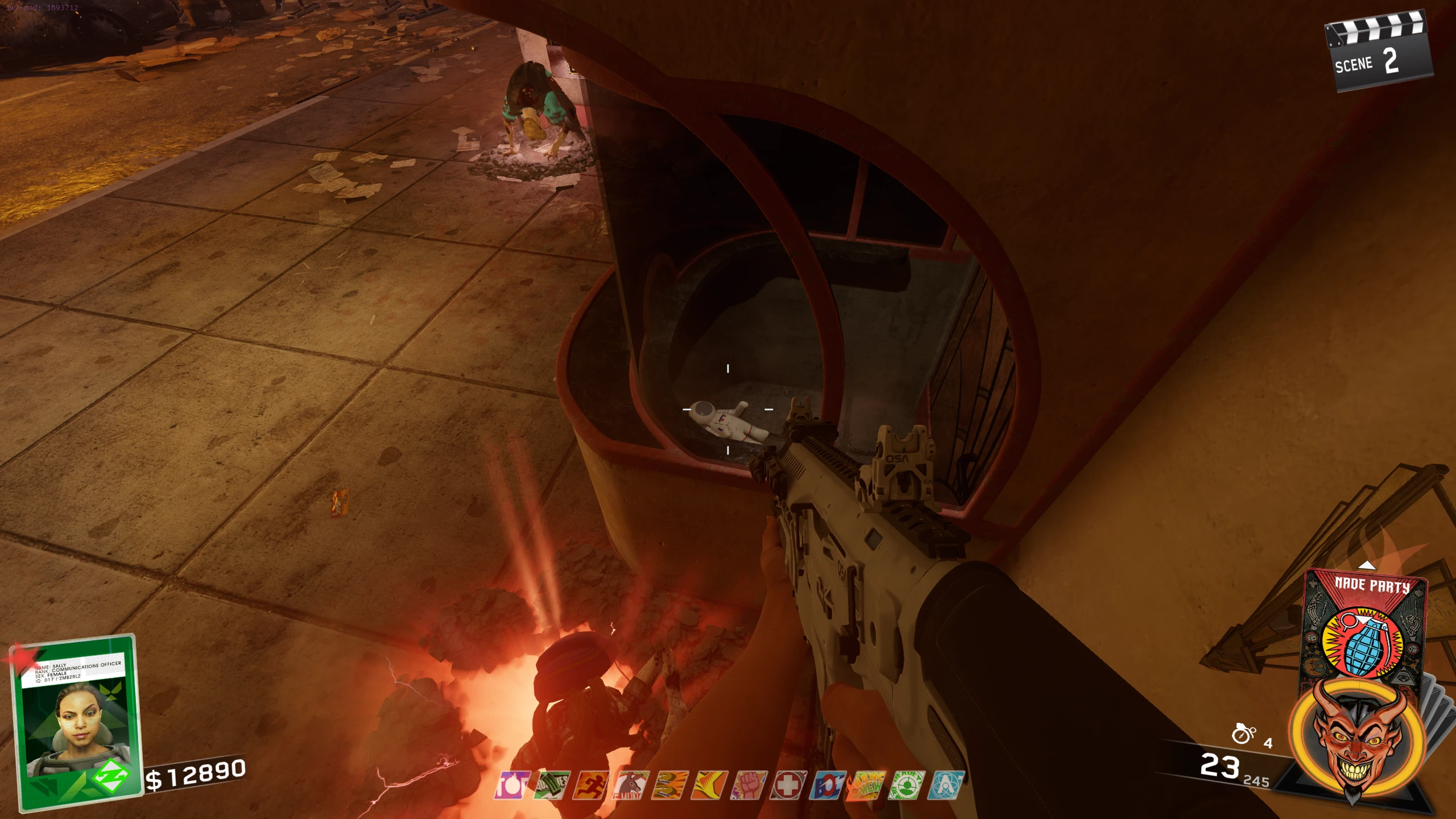Click the green Quickies perk icon
Viewport: 1456px width, 819px height.
click(x=552, y=785)
